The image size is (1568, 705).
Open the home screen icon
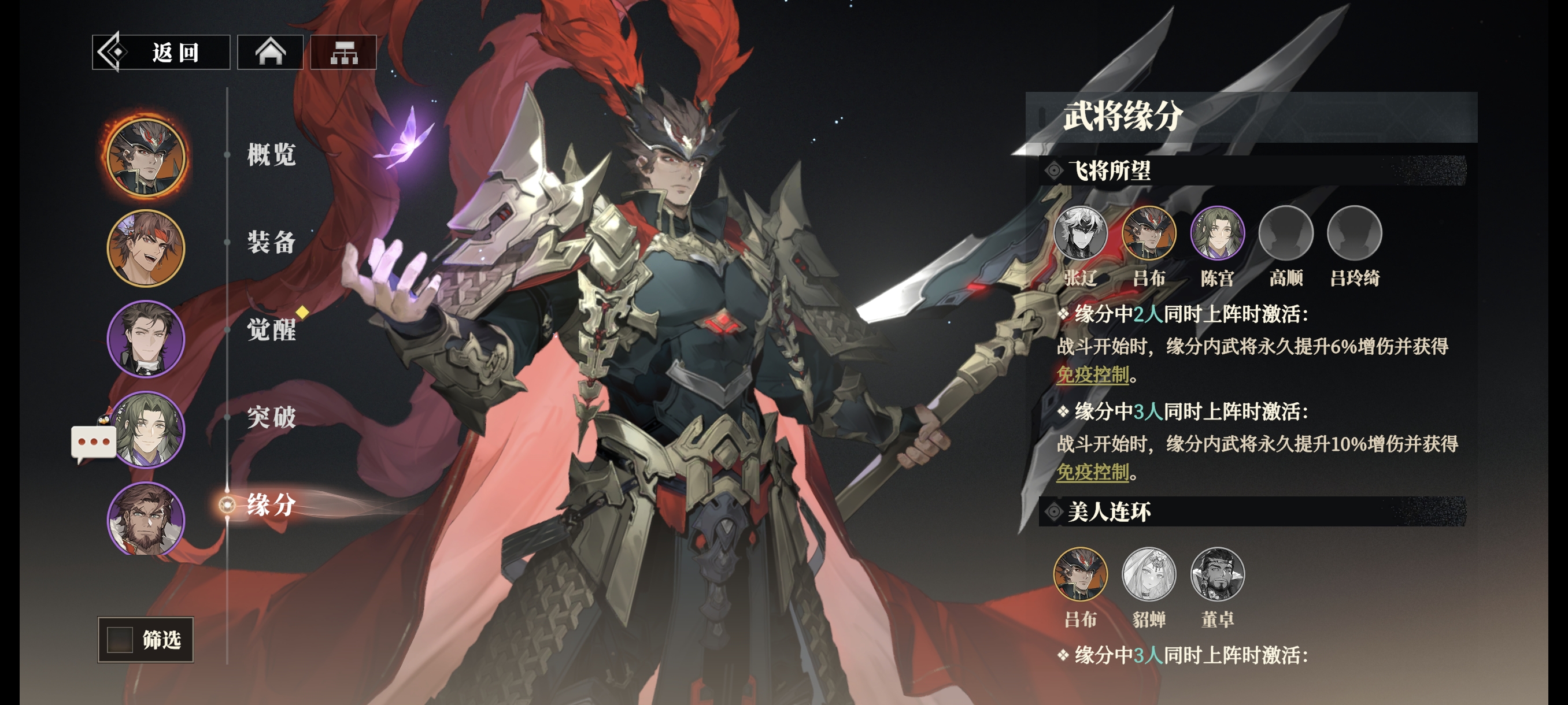(x=270, y=53)
